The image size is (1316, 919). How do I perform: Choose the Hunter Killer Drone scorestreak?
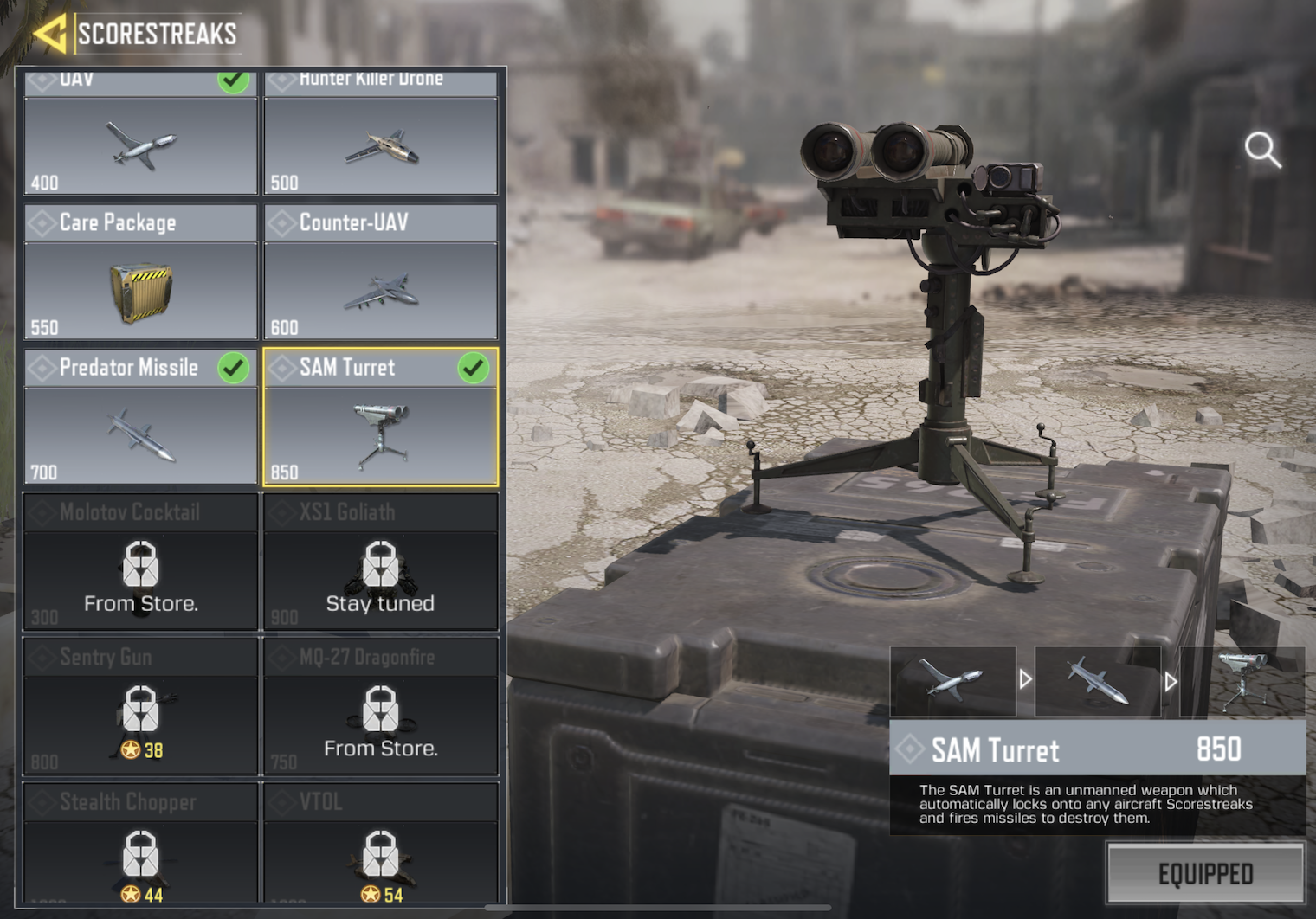381,134
